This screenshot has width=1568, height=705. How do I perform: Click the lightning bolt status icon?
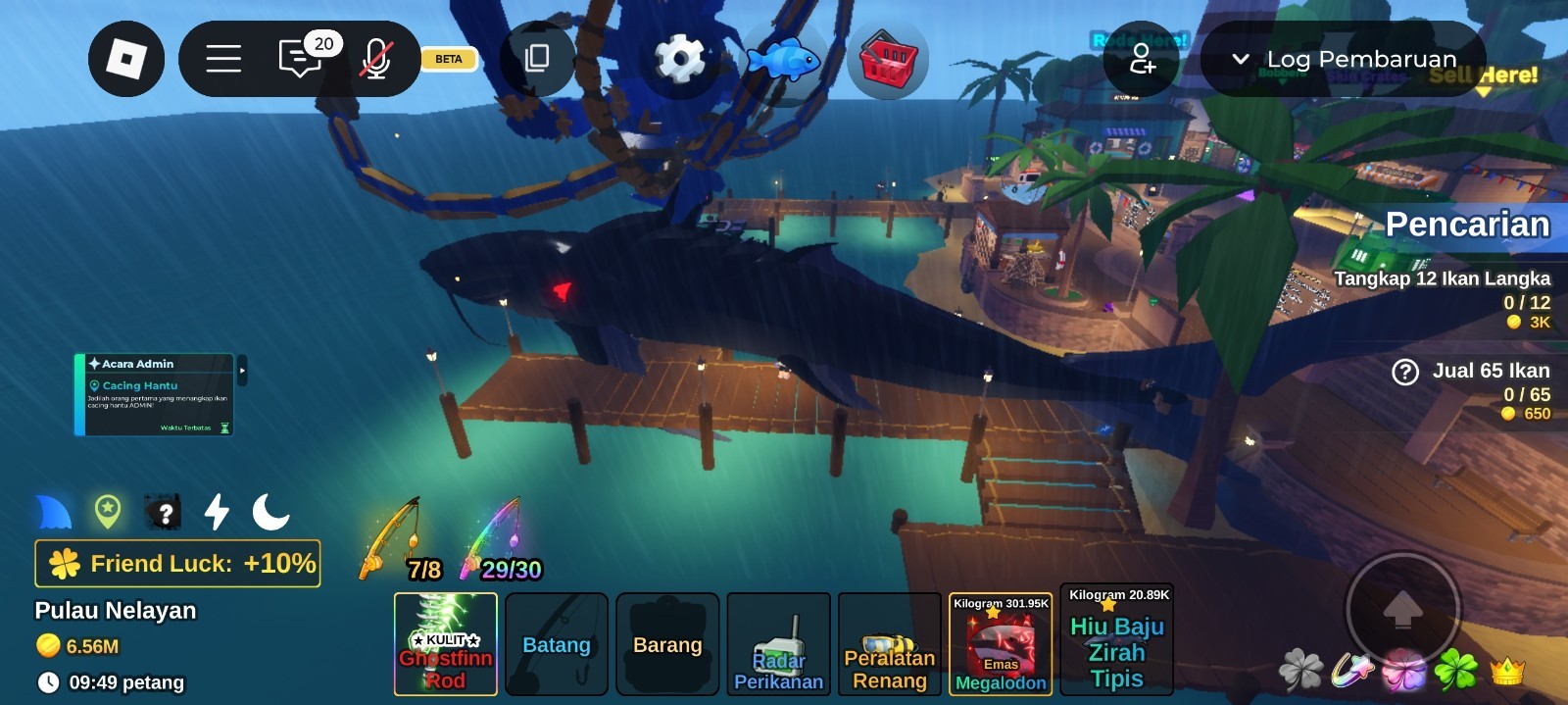[x=217, y=511]
